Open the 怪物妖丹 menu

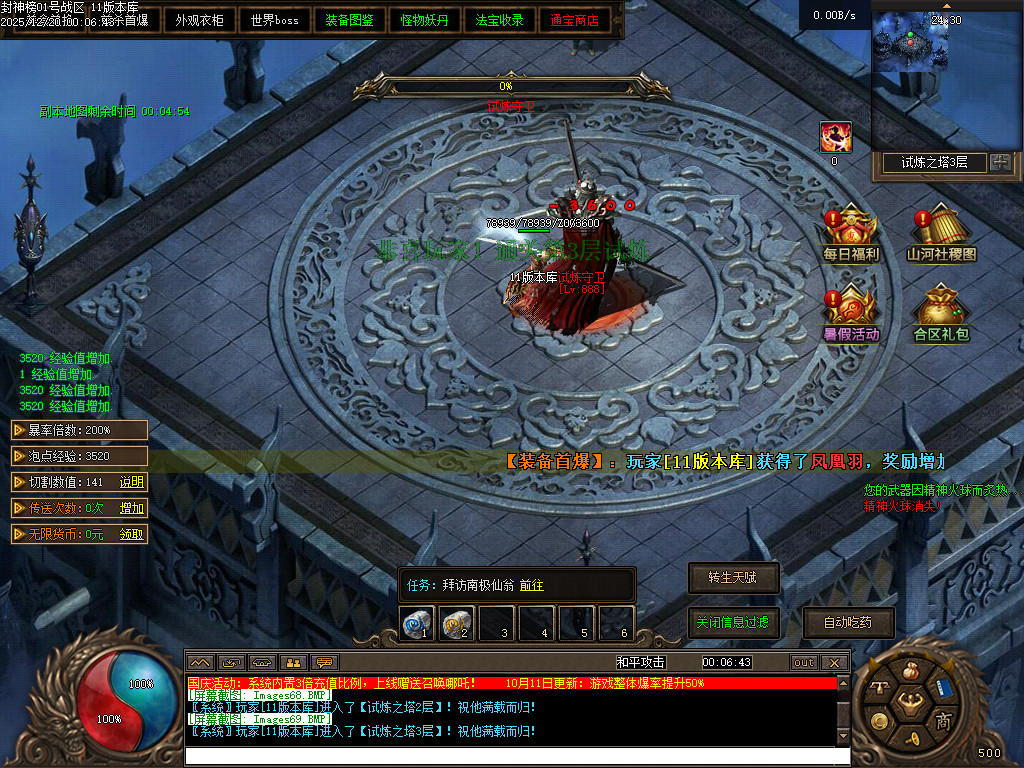425,20
